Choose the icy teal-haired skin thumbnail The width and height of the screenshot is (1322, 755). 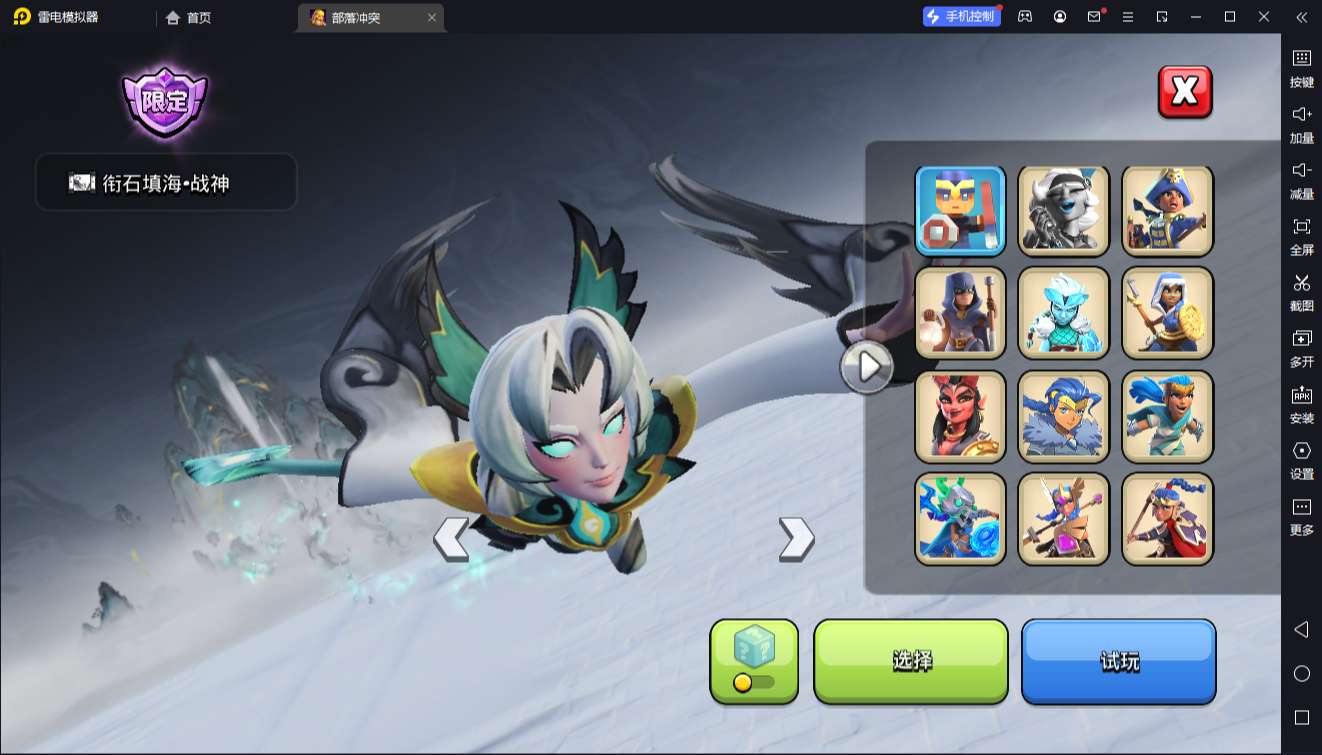[x=1064, y=313]
